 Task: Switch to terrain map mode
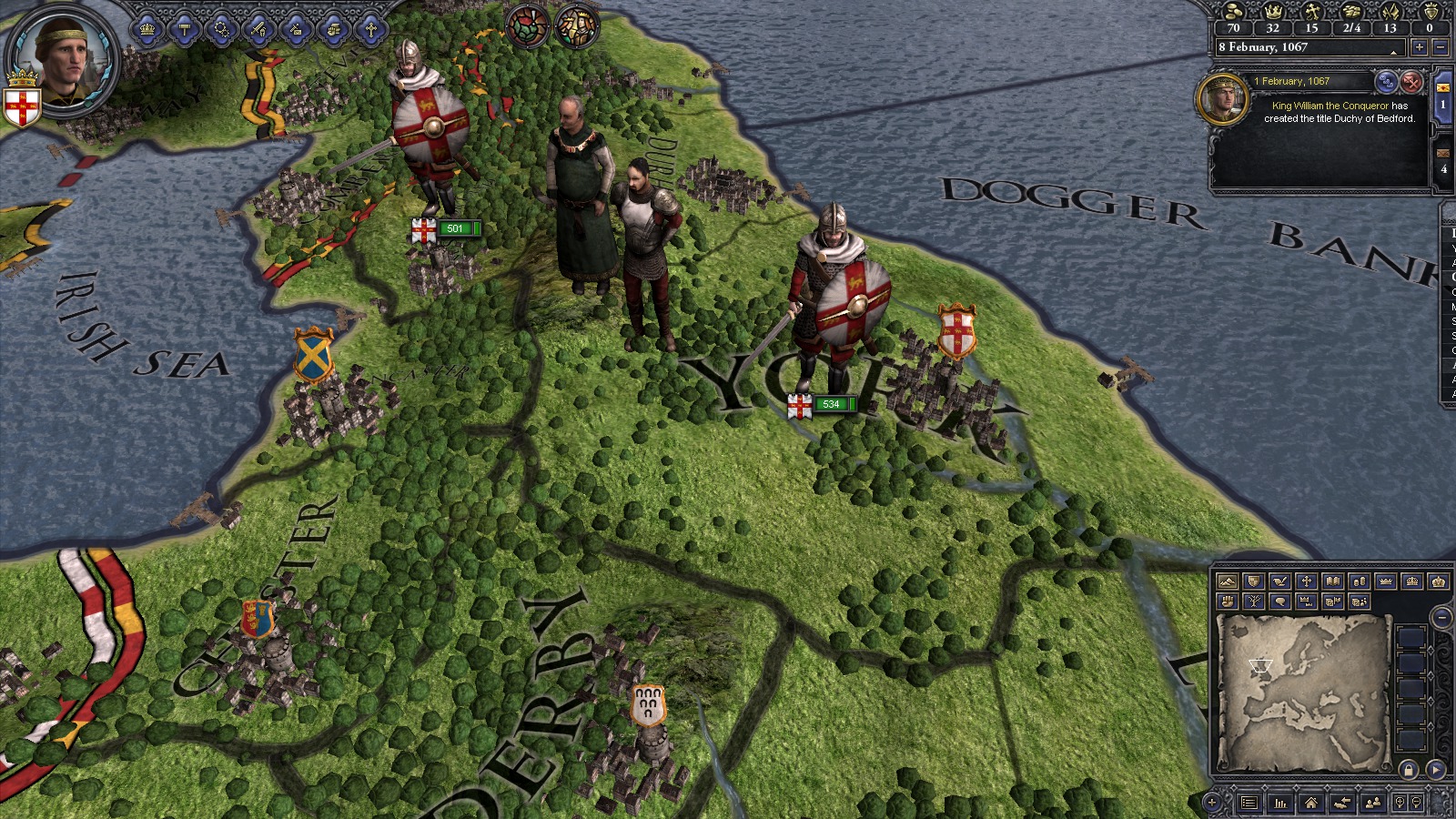click(x=1228, y=581)
